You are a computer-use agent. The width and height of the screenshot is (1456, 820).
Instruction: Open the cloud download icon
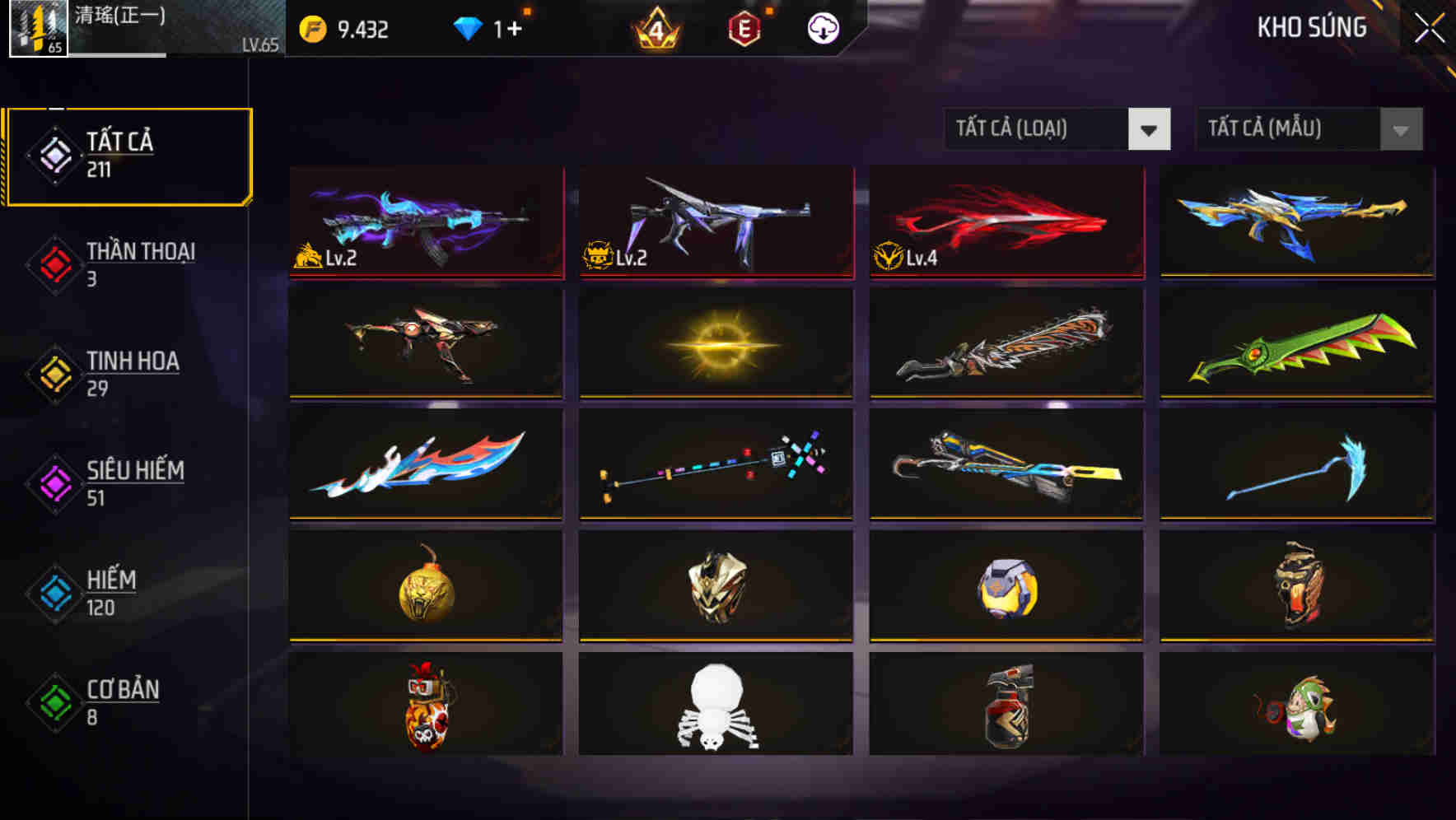pos(823,27)
